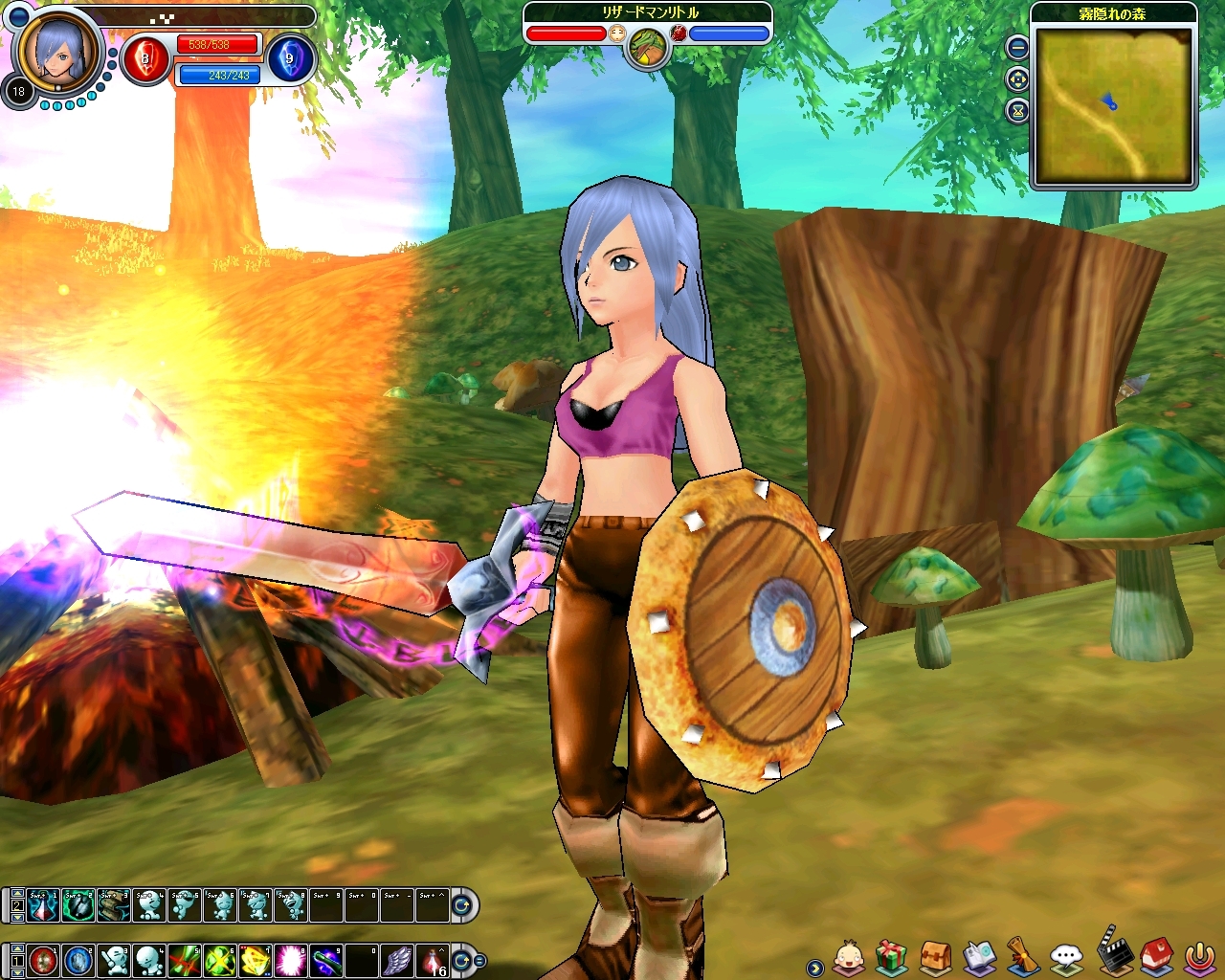
Task: Click the minimap four-arrow button
Action: tap(1017, 79)
